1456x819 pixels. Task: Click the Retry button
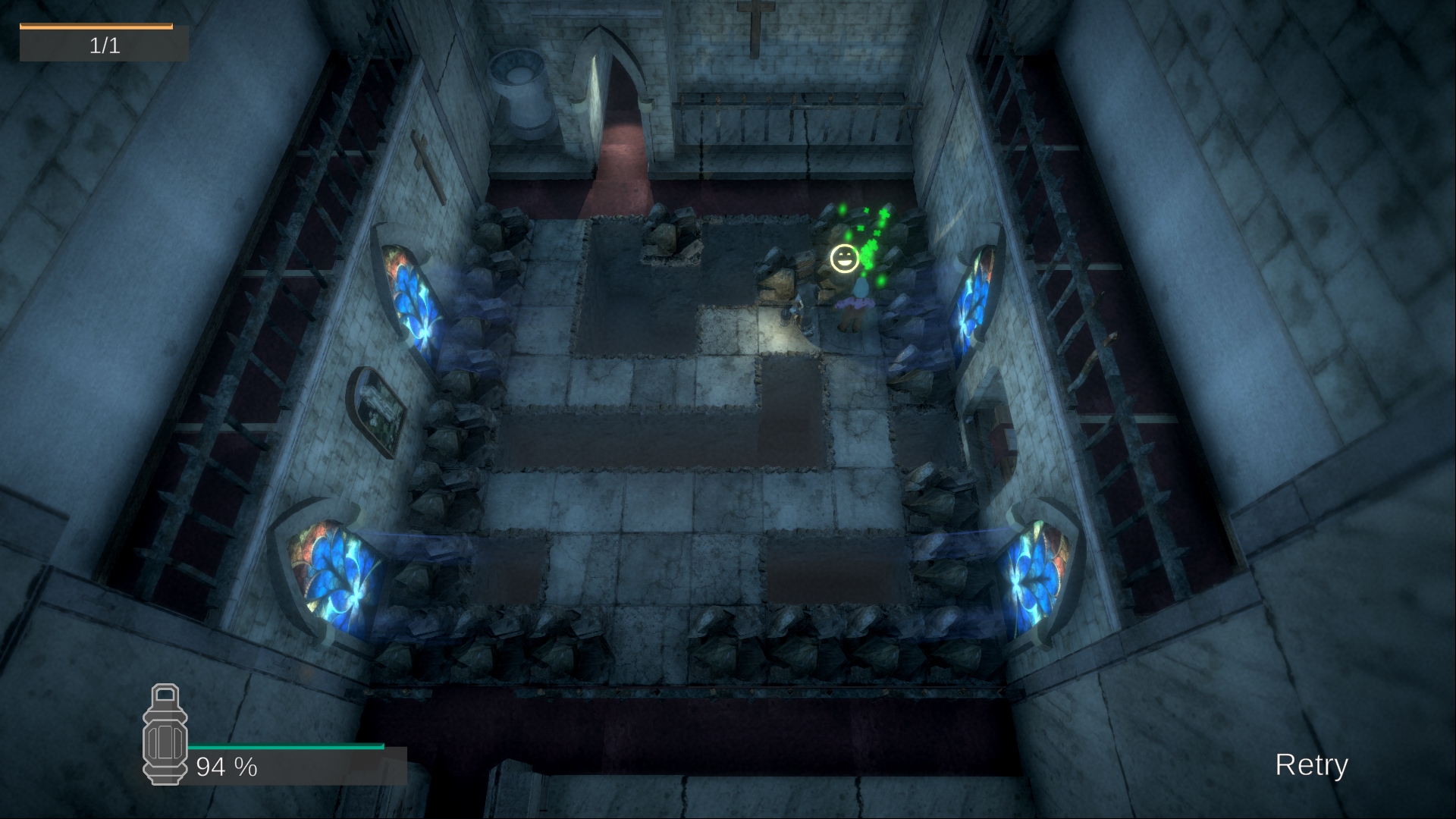(x=1311, y=764)
